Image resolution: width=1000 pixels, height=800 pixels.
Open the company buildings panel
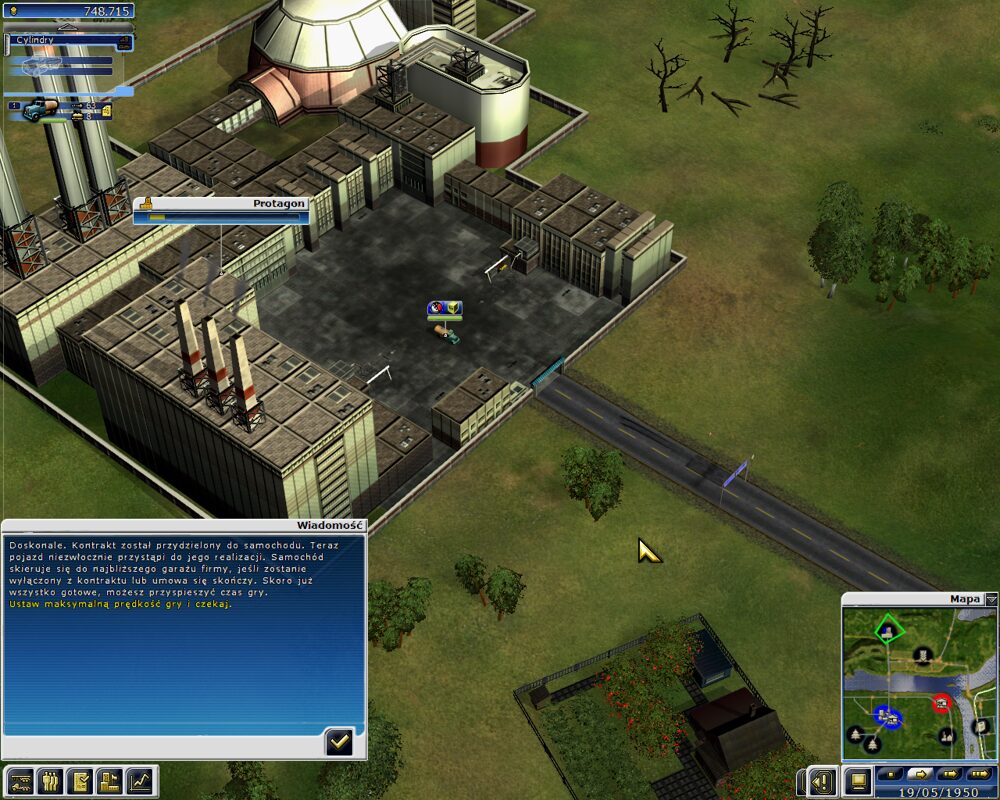point(110,780)
